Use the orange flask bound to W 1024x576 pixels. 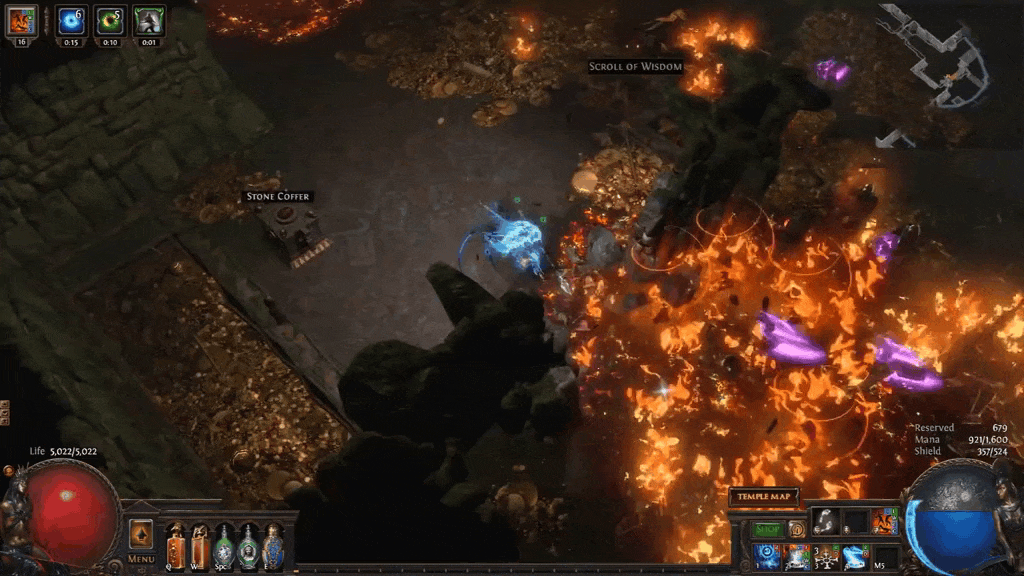pos(200,544)
